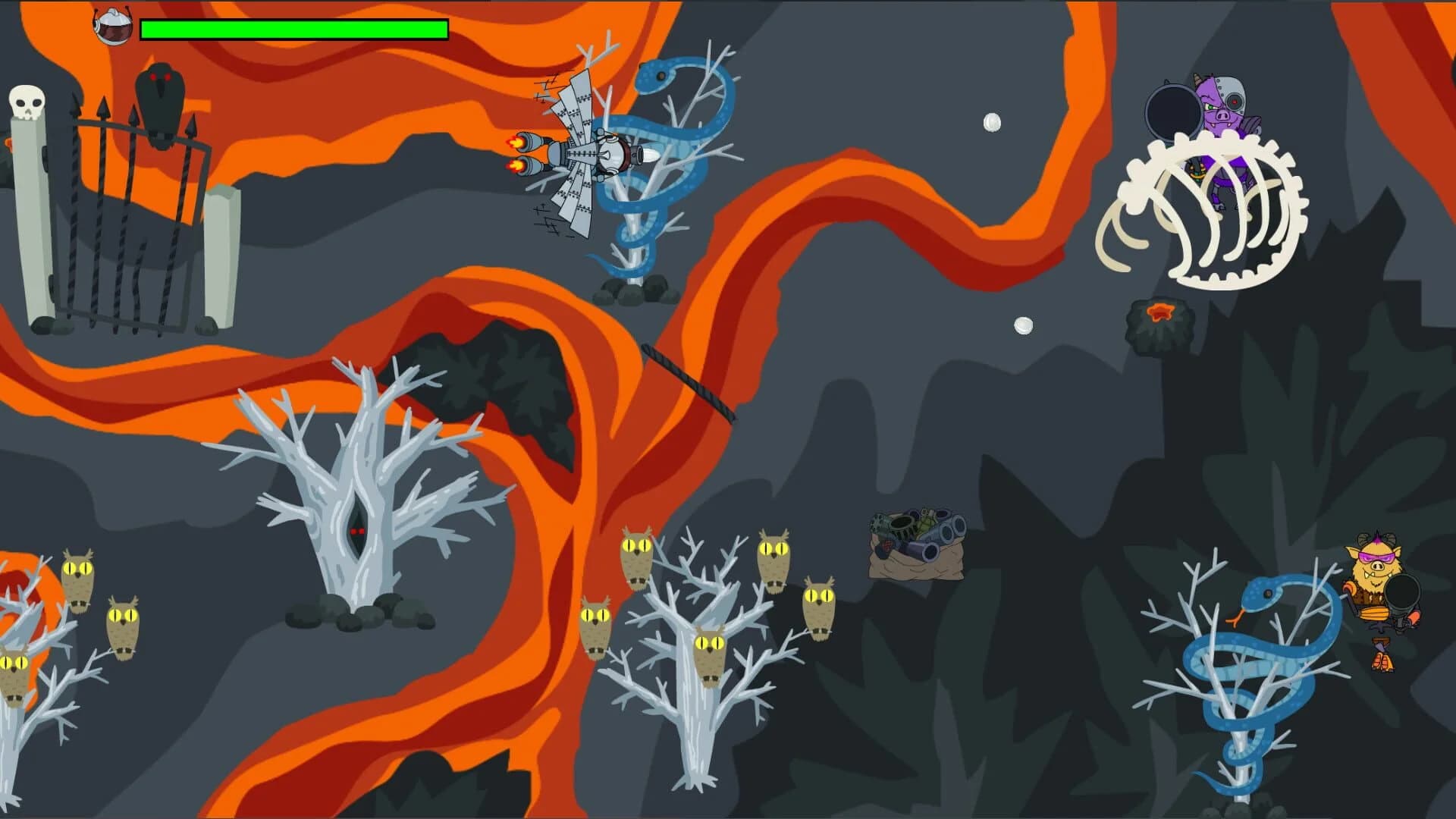Click the white snowball projectile in midair

993,121
